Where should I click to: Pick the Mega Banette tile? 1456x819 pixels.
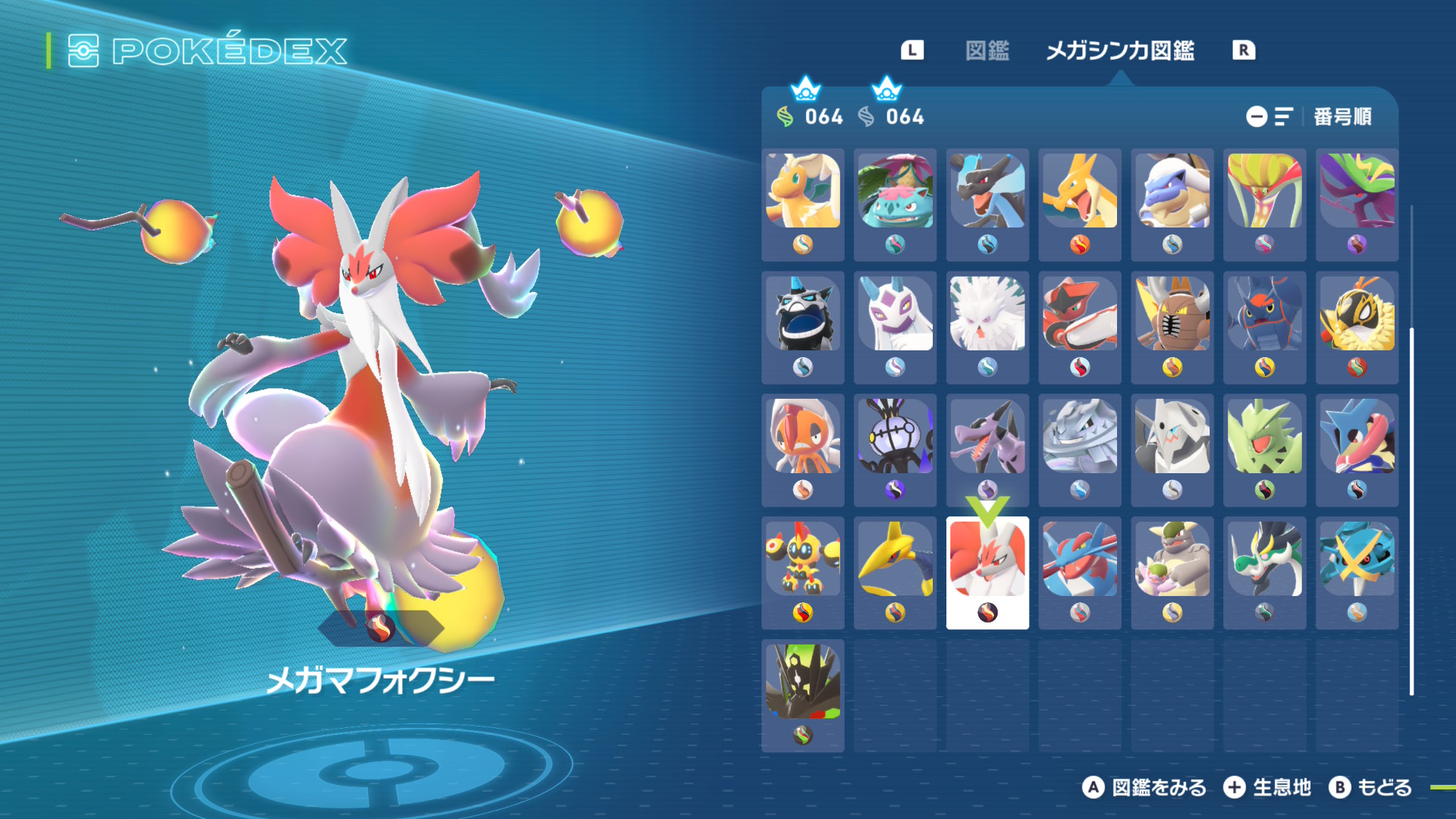[x=895, y=449]
